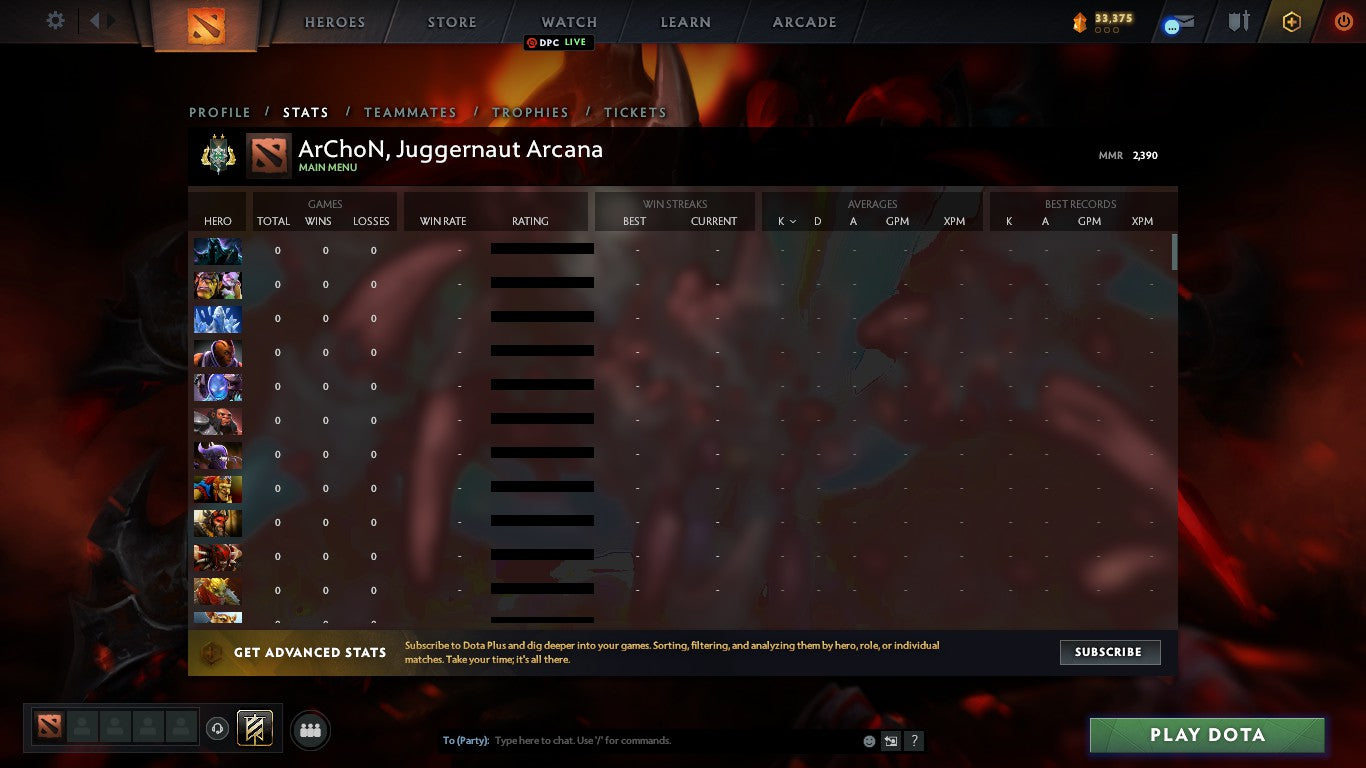
Task: Open the Dota Plus gold hexagon icon
Action: [1291, 21]
